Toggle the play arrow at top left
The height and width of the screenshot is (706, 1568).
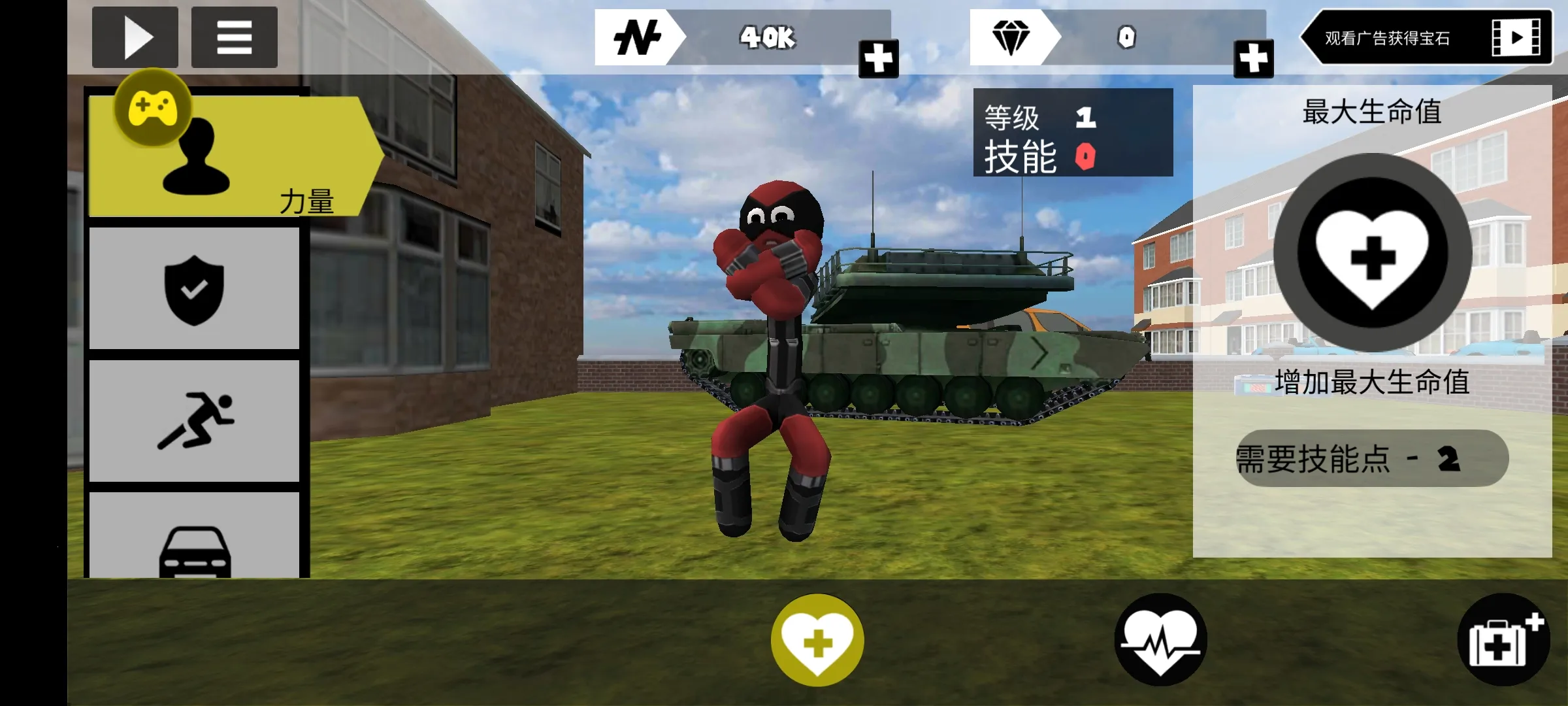click(135, 37)
